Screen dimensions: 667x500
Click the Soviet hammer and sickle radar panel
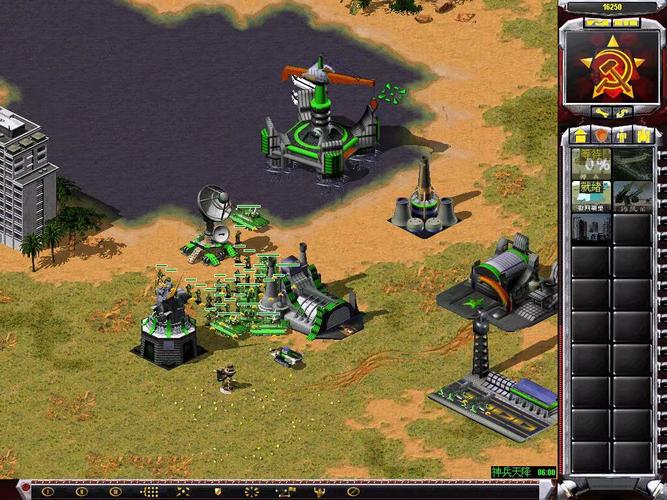pos(613,65)
